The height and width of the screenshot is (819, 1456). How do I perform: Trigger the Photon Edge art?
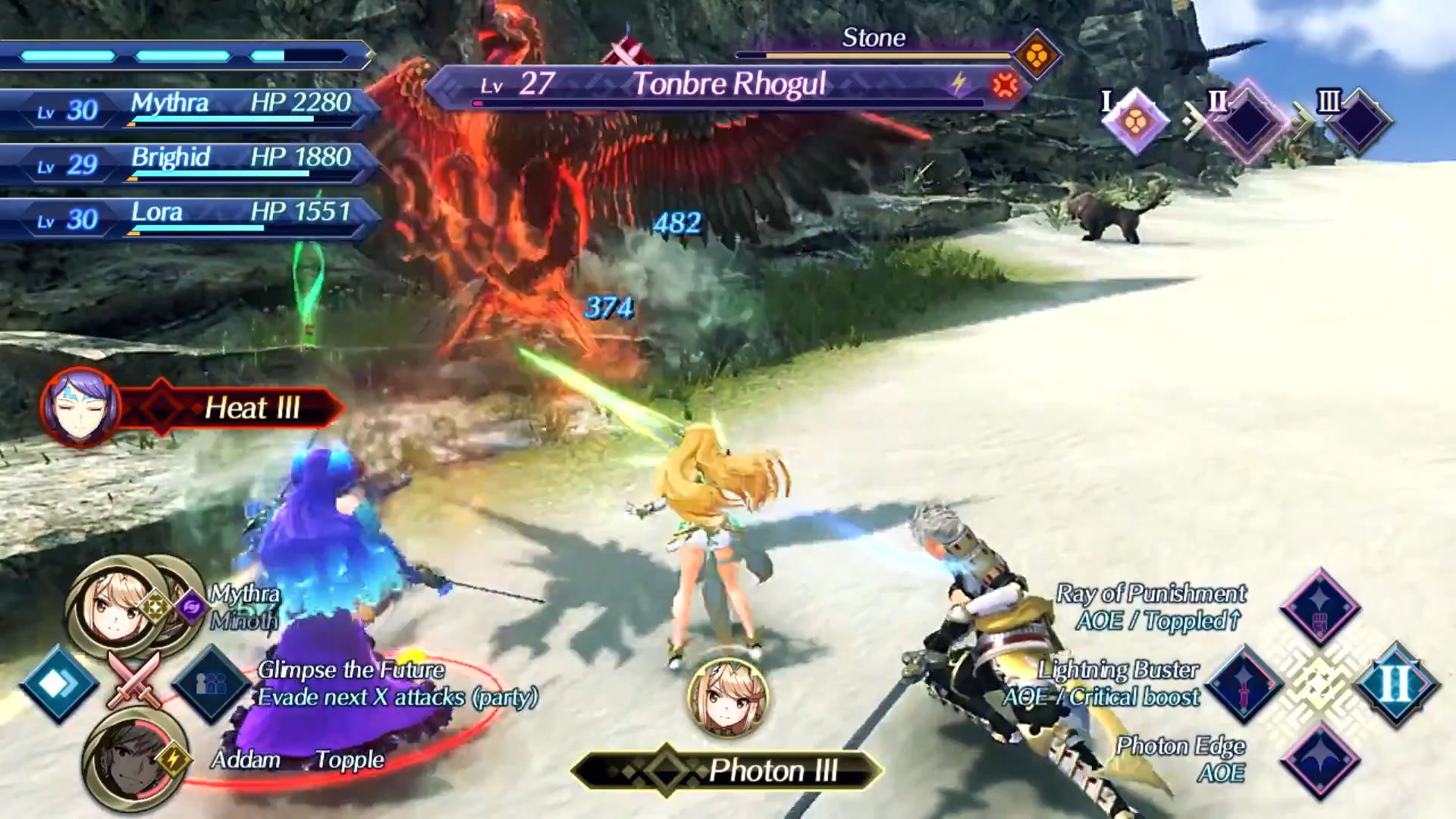pyautogui.click(x=1319, y=761)
